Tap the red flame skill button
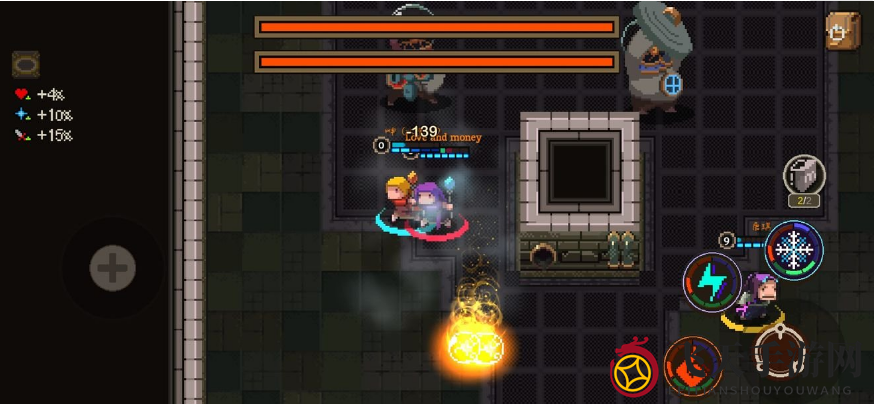Image resolution: width=875 pixels, height=404 pixels. (x=693, y=365)
